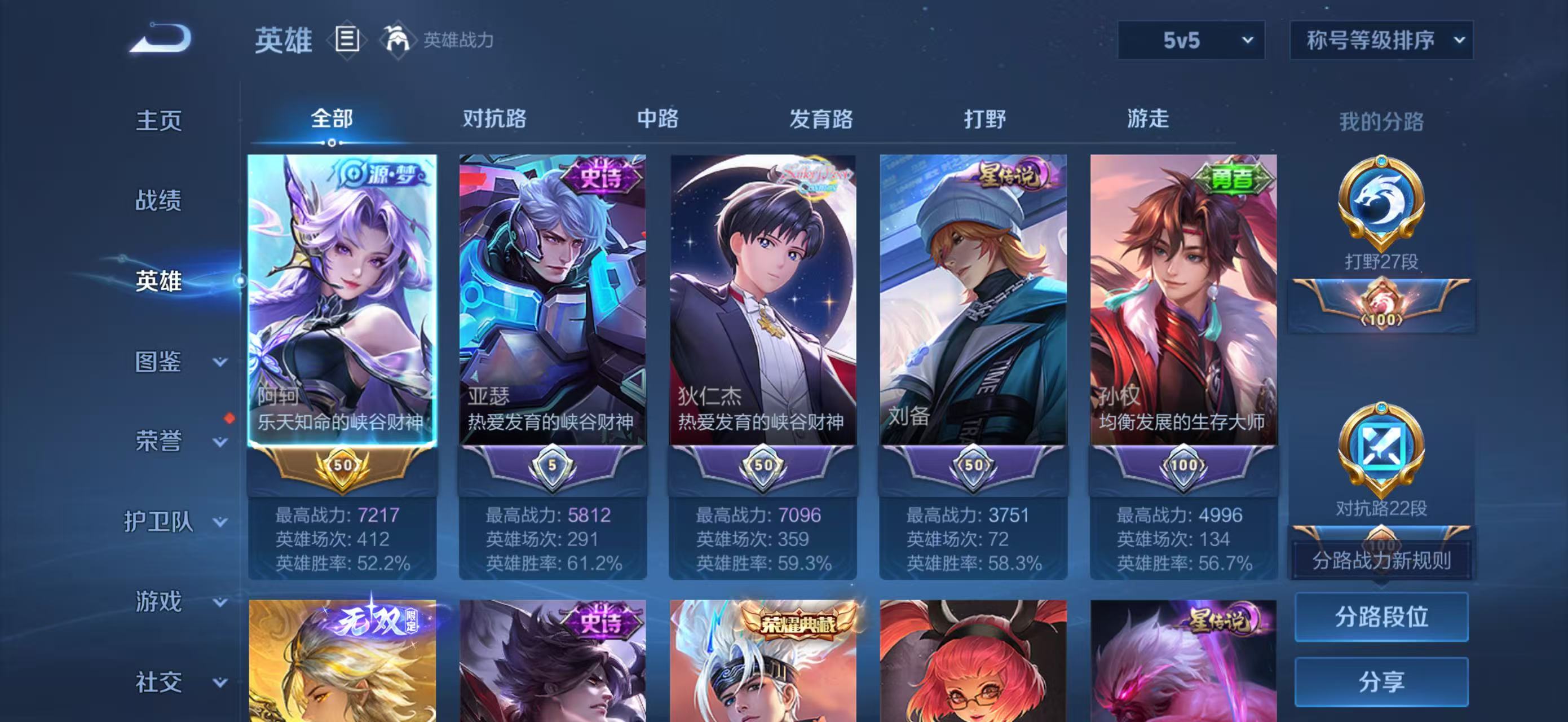Open the 称号等级排序 sorting dropdown
1568x722 pixels.
pos(1380,40)
